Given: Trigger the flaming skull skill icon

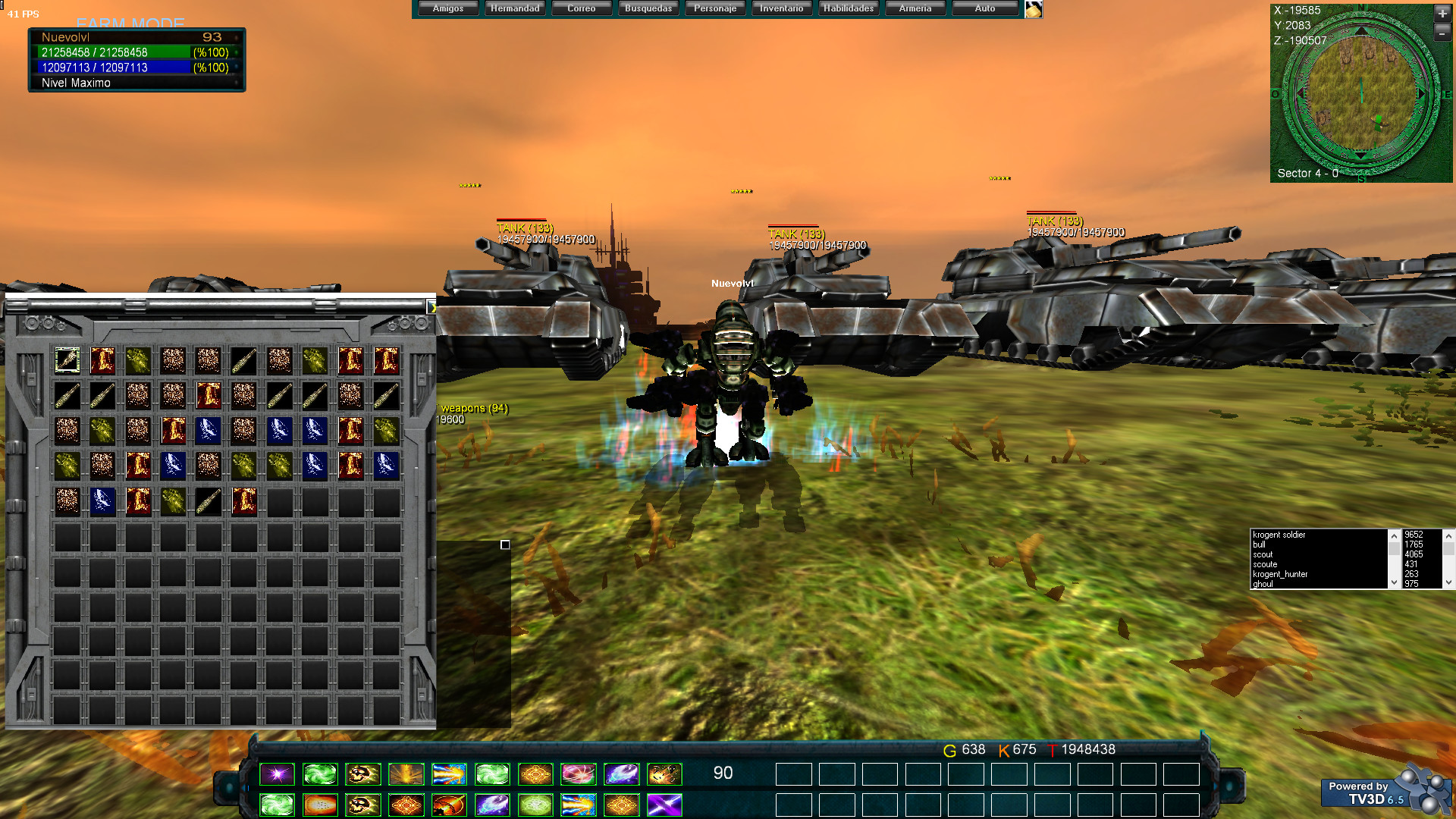Looking at the screenshot, I should [362, 774].
